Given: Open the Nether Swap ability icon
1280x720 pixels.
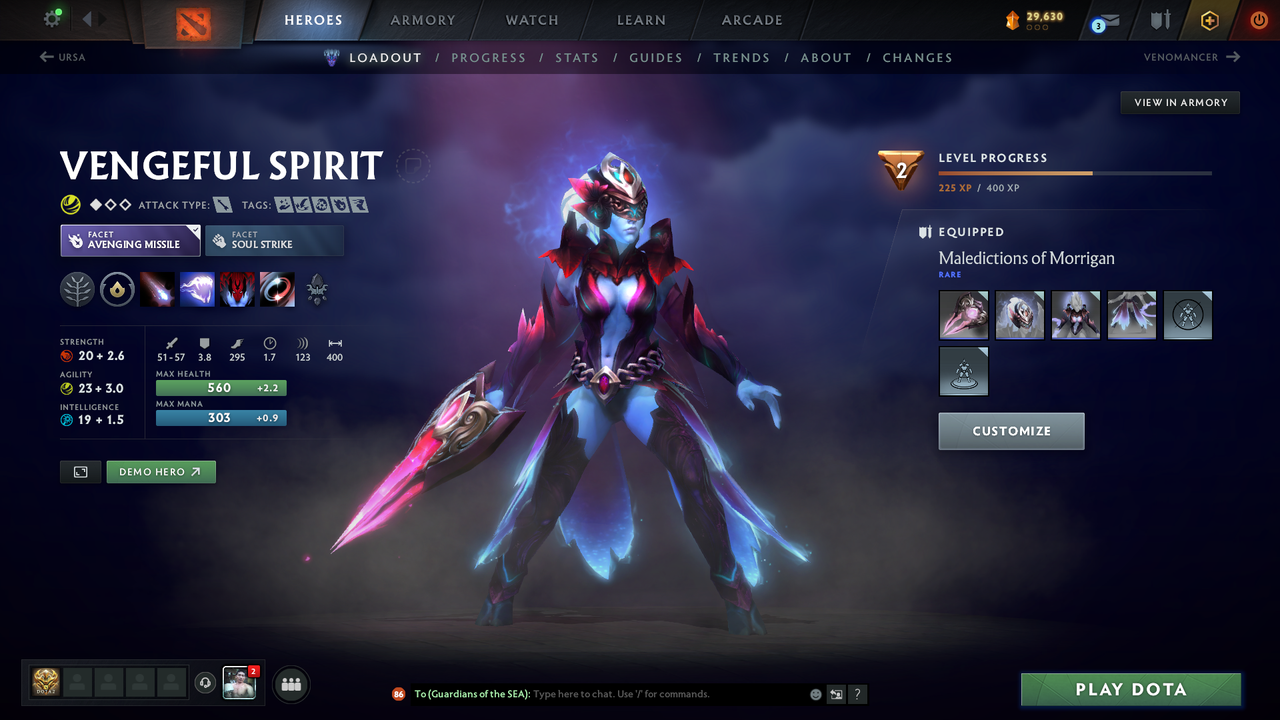Looking at the screenshot, I should click(x=277, y=290).
